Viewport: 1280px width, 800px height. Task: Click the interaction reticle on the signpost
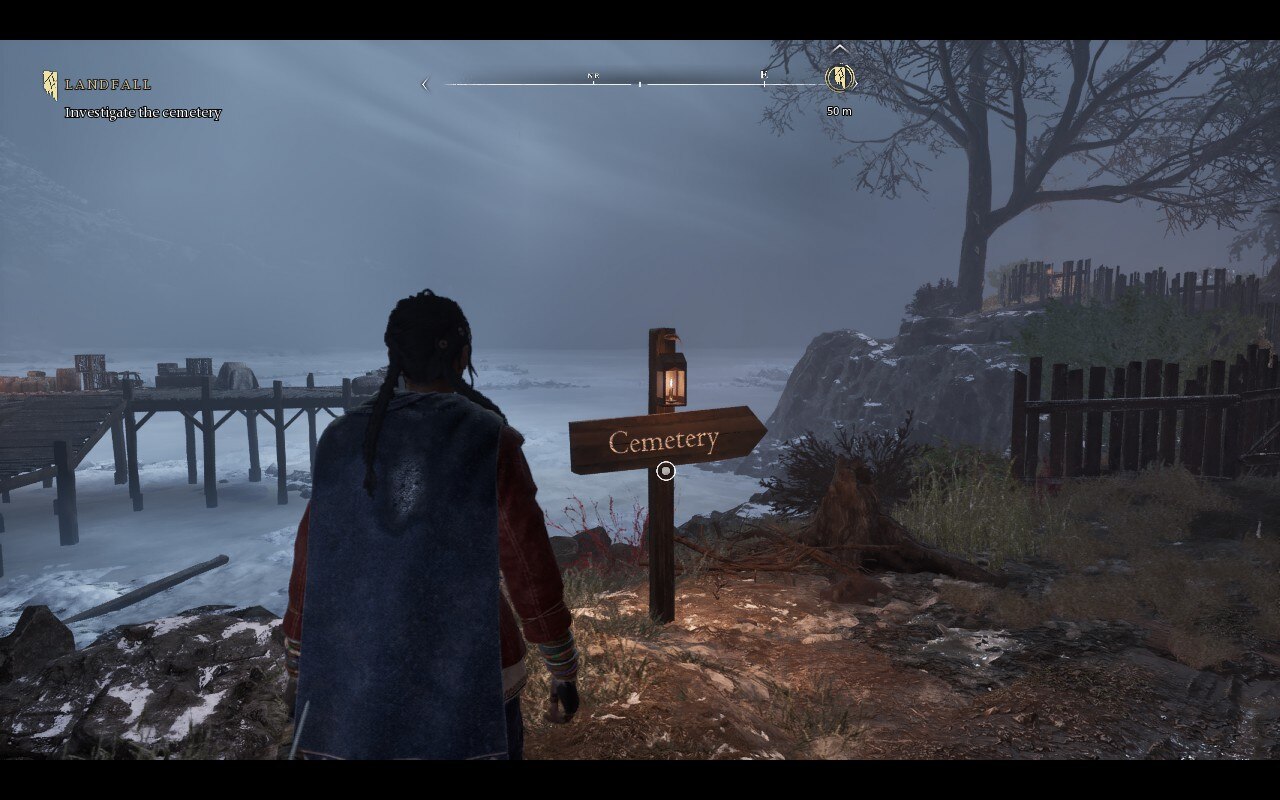click(x=666, y=471)
